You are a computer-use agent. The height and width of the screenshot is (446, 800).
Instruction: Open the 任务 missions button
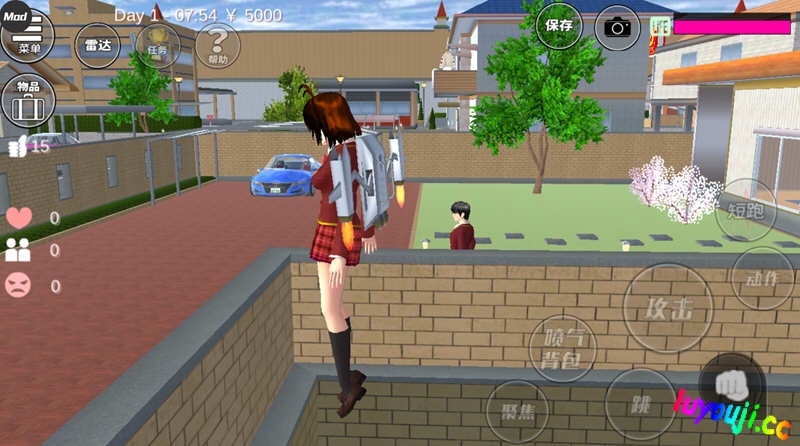pyautogui.click(x=157, y=45)
